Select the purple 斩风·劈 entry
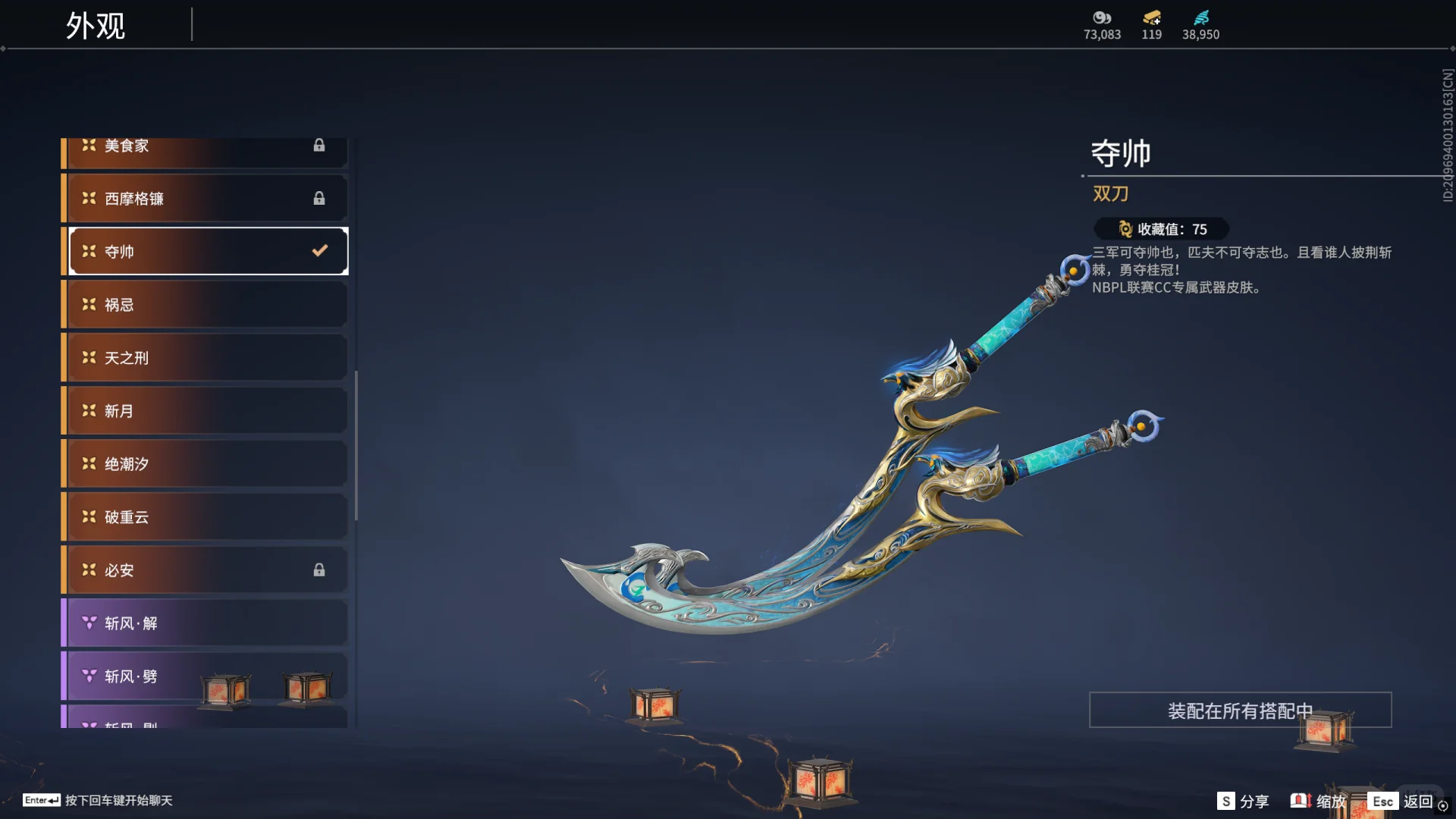 (152, 676)
